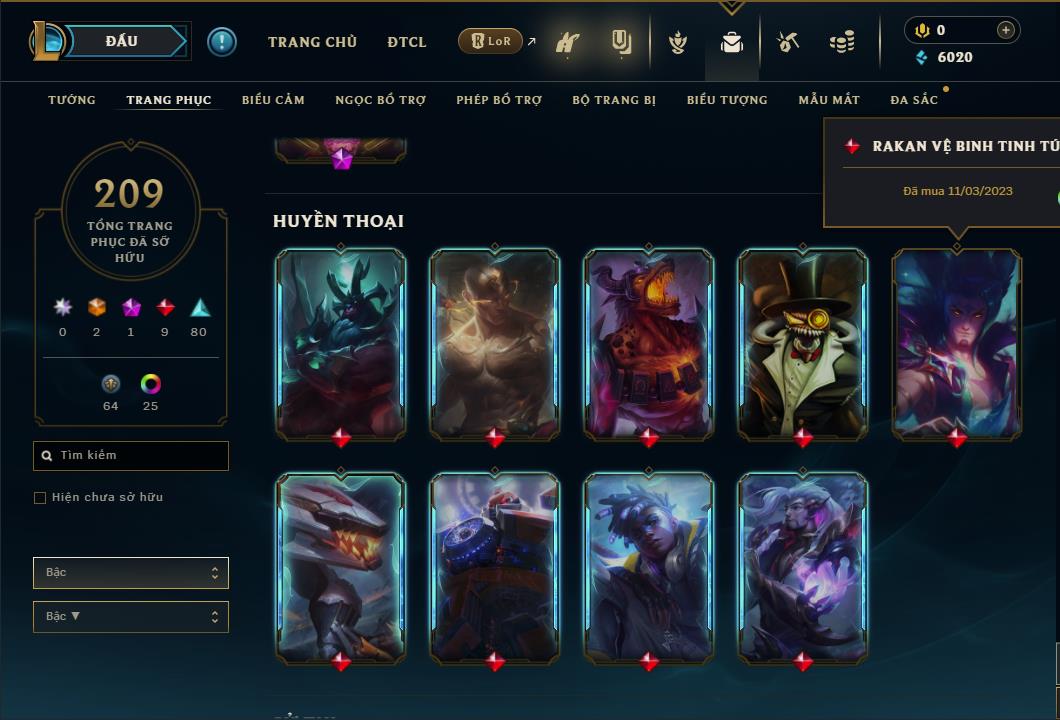Switch to the TƯỚNG tab
The image size is (1060, 720).
[x=72, y=100]
